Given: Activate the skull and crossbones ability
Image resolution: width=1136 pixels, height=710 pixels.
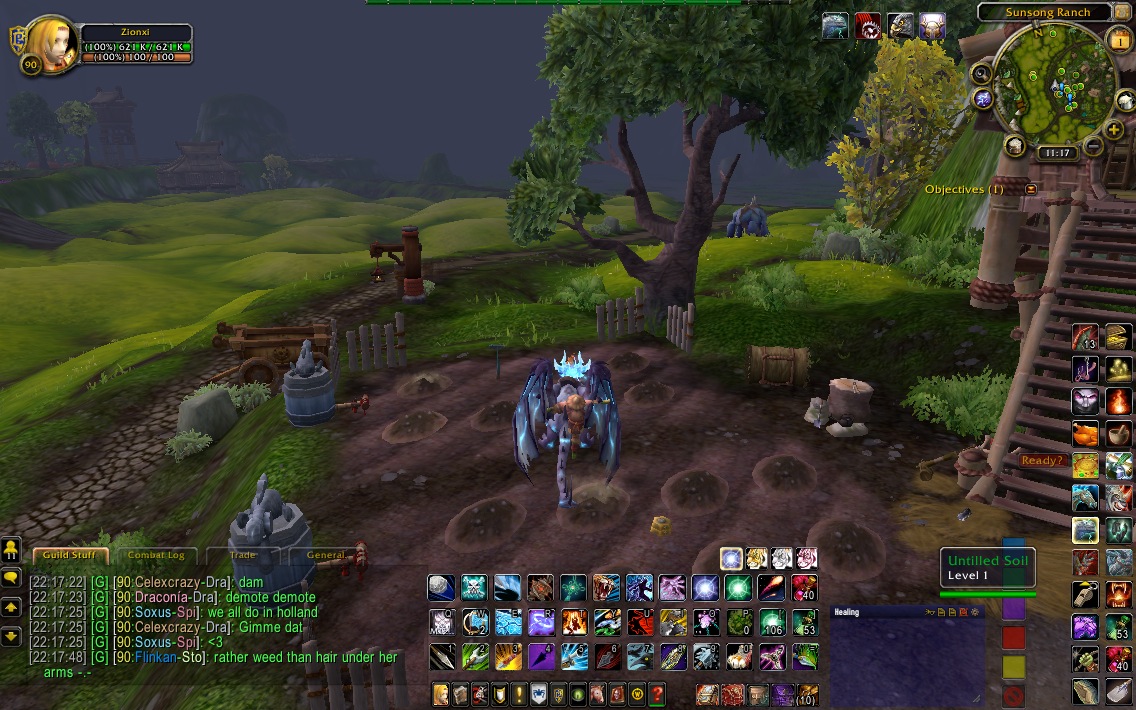Looking at the screenshot, I should click(x=474, y=587).
